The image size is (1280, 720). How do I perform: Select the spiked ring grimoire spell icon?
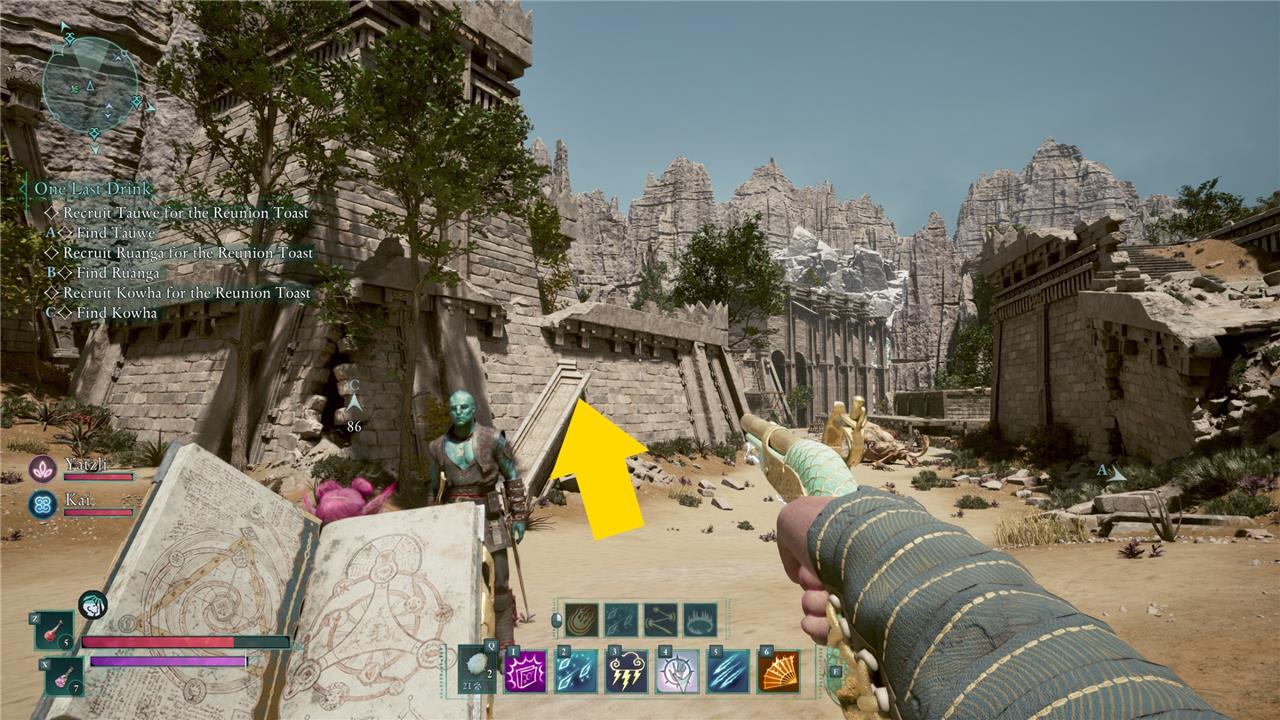click(x=700, y=619)
